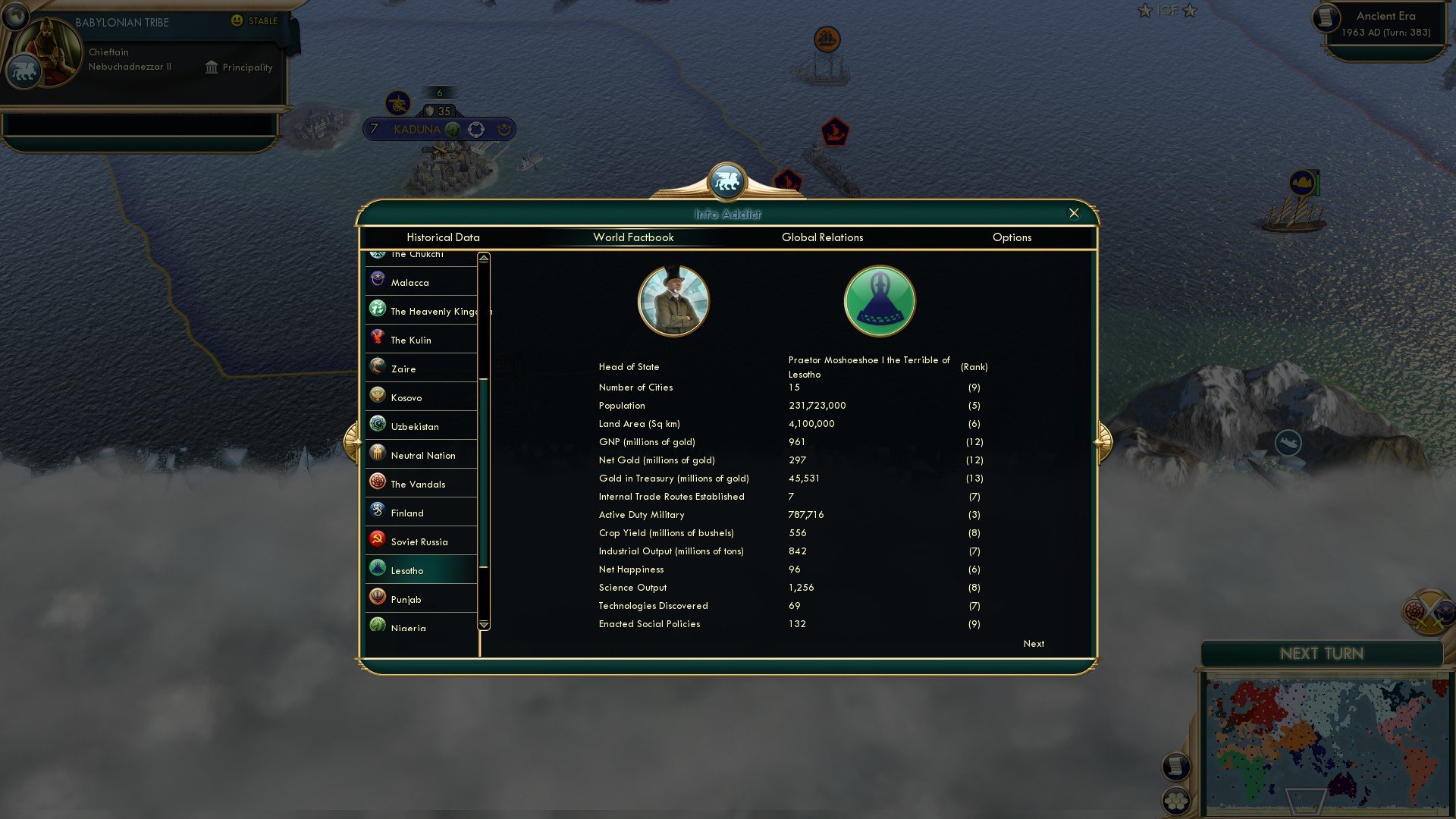Click the Finland flag icon in the list

click(376, 511)
